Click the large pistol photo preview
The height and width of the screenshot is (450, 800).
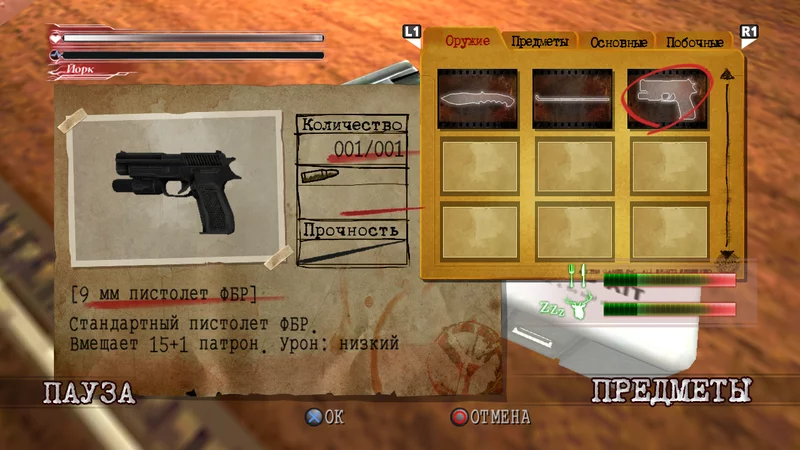[x=175, y=190]
